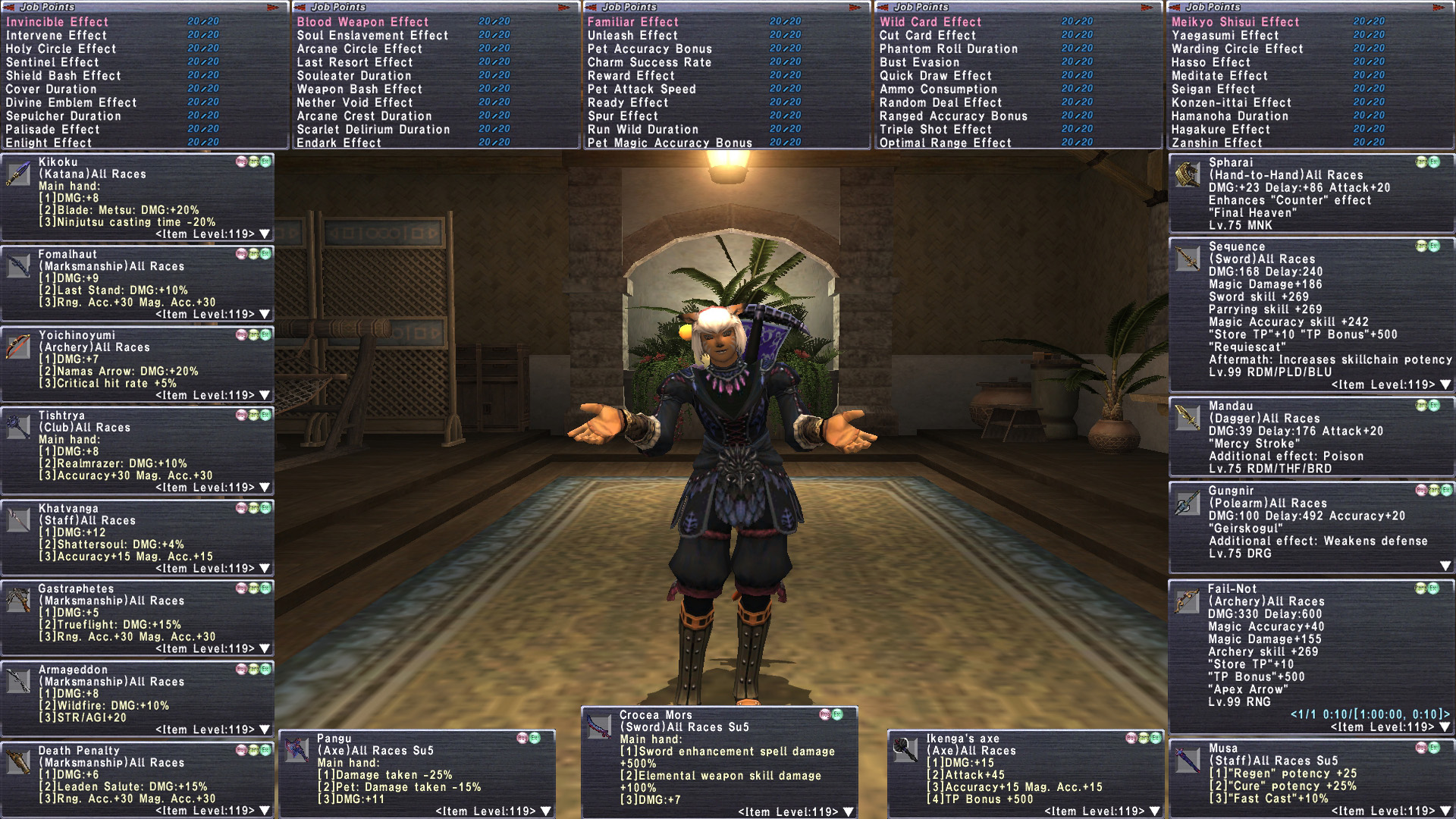Click the Yoichinoyumi bow item icon

(x=18, y=347)
